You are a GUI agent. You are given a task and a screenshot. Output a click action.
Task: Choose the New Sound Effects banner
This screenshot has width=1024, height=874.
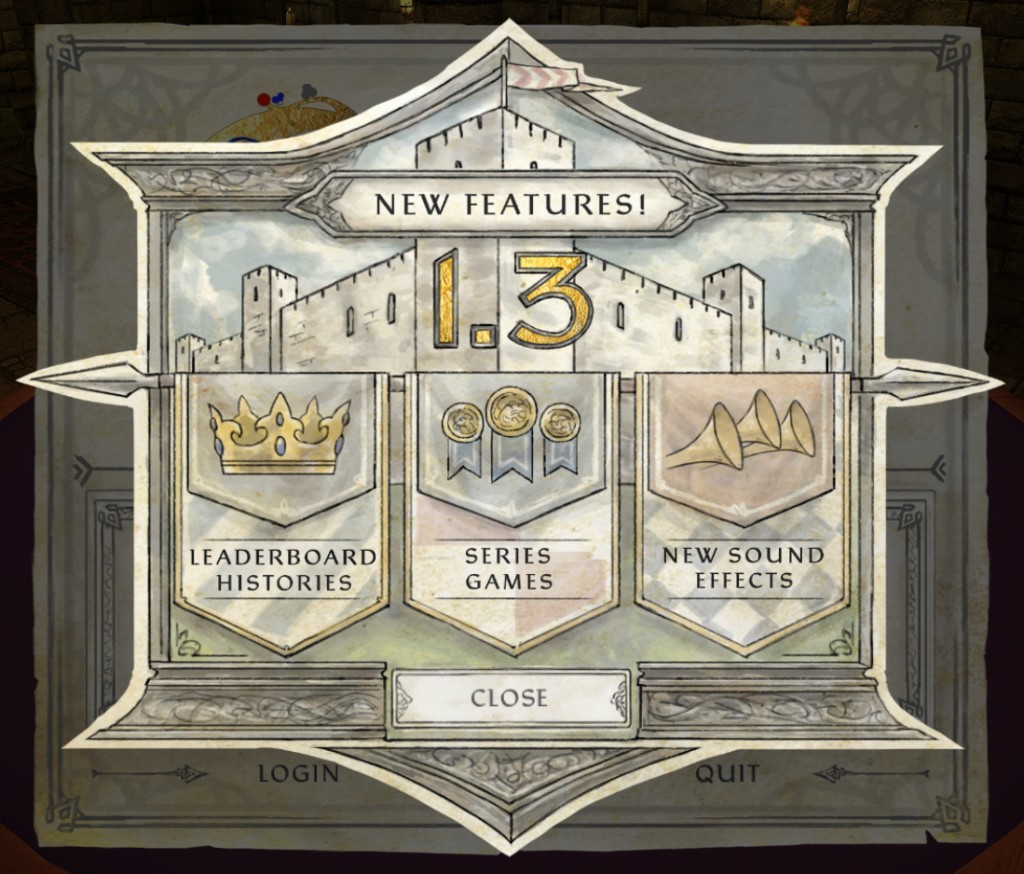[x=742, y=510]
